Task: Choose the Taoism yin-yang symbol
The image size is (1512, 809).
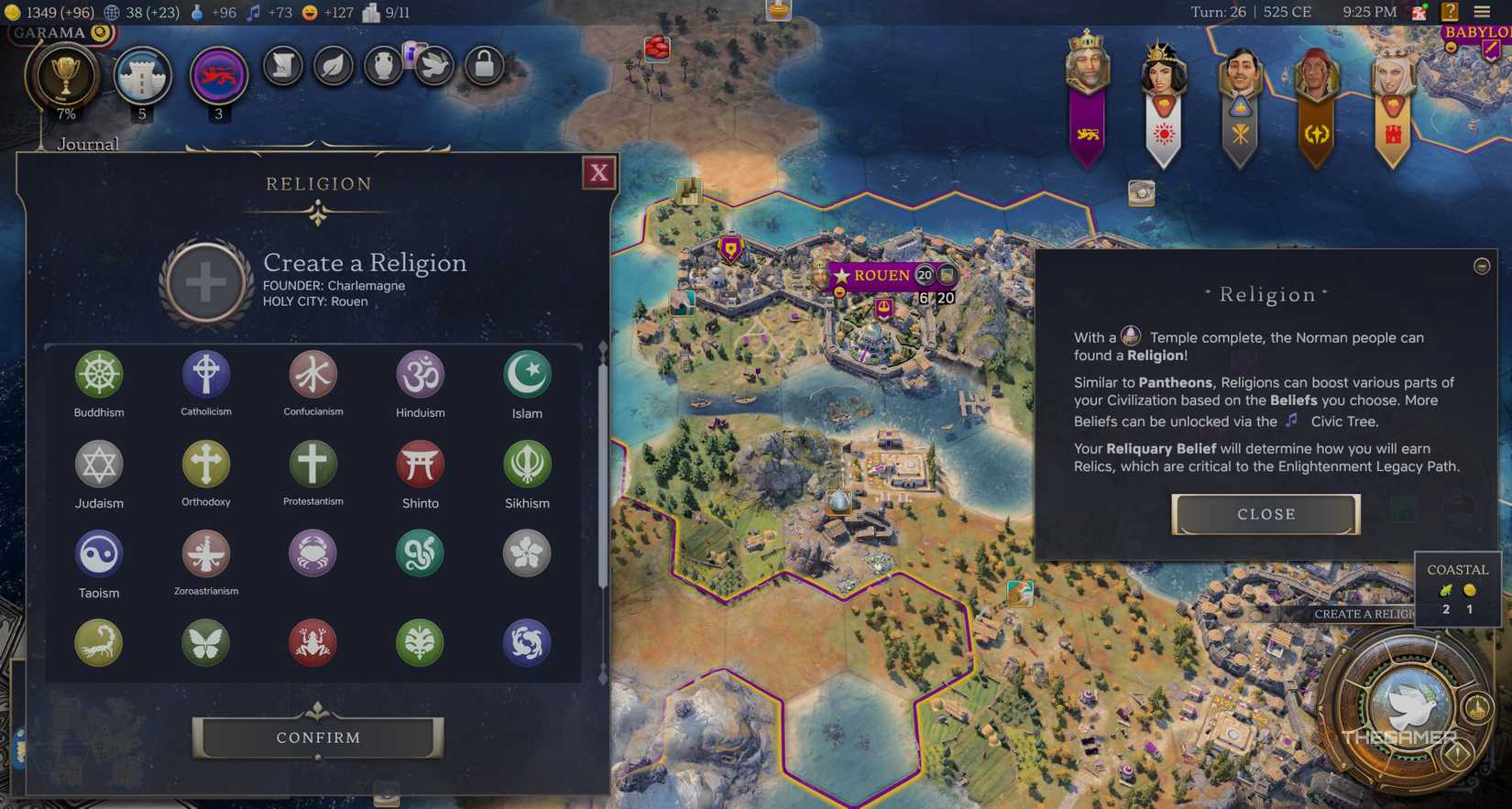Action: click(99, 553)
